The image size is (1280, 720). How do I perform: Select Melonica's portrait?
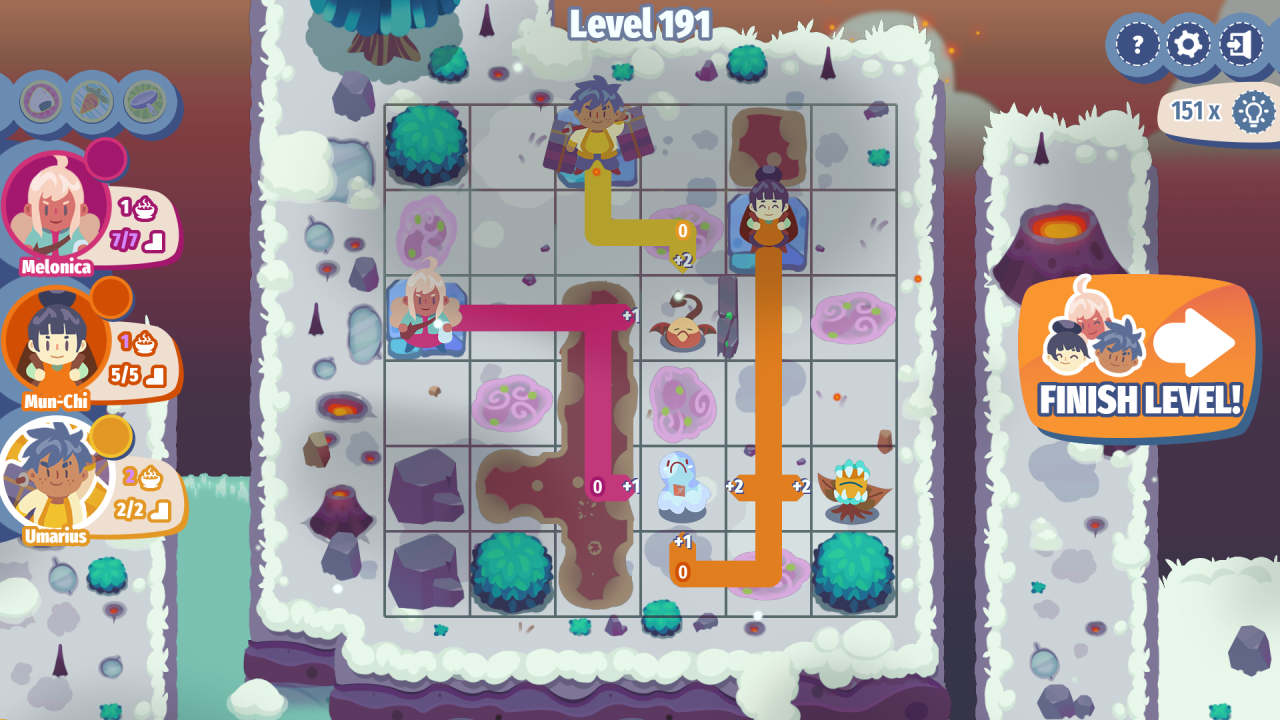tap(55, 205)
